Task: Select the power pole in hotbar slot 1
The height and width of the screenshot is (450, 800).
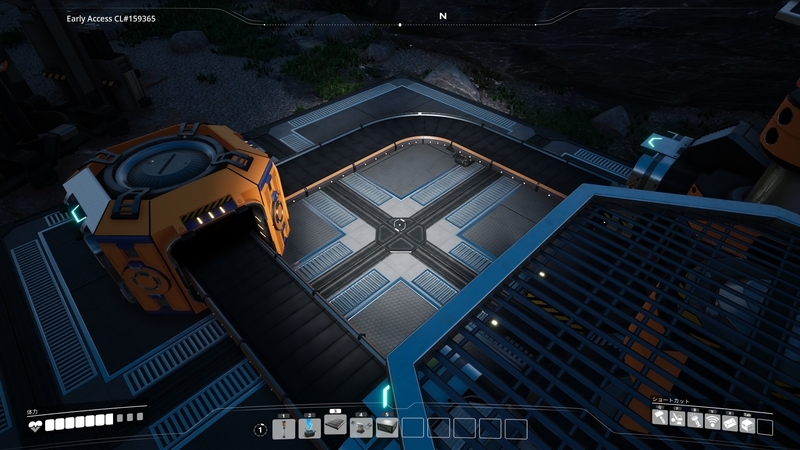Action: pyautogui.click(x=283, y=428)
